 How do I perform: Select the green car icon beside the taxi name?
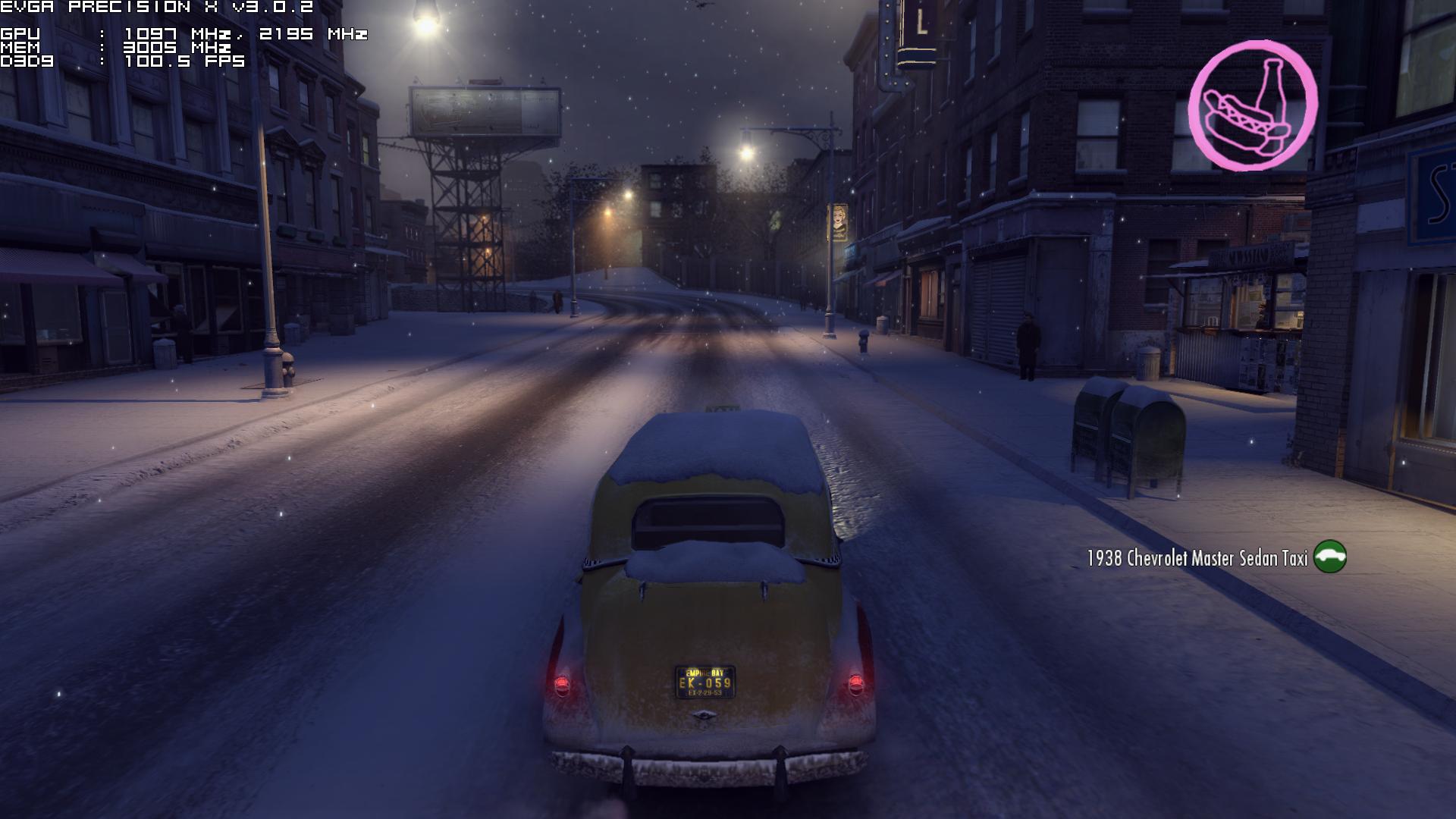(x=1329, y=557)
